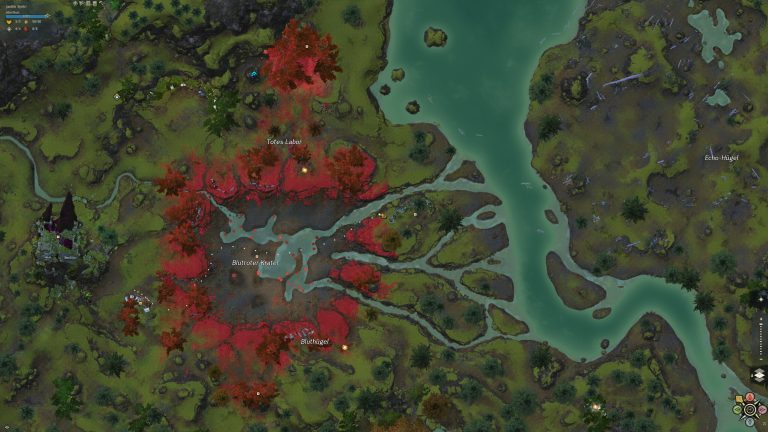Open the map floor layers selector
Viewport: 768px width, 432px height.
coord(760,374)
